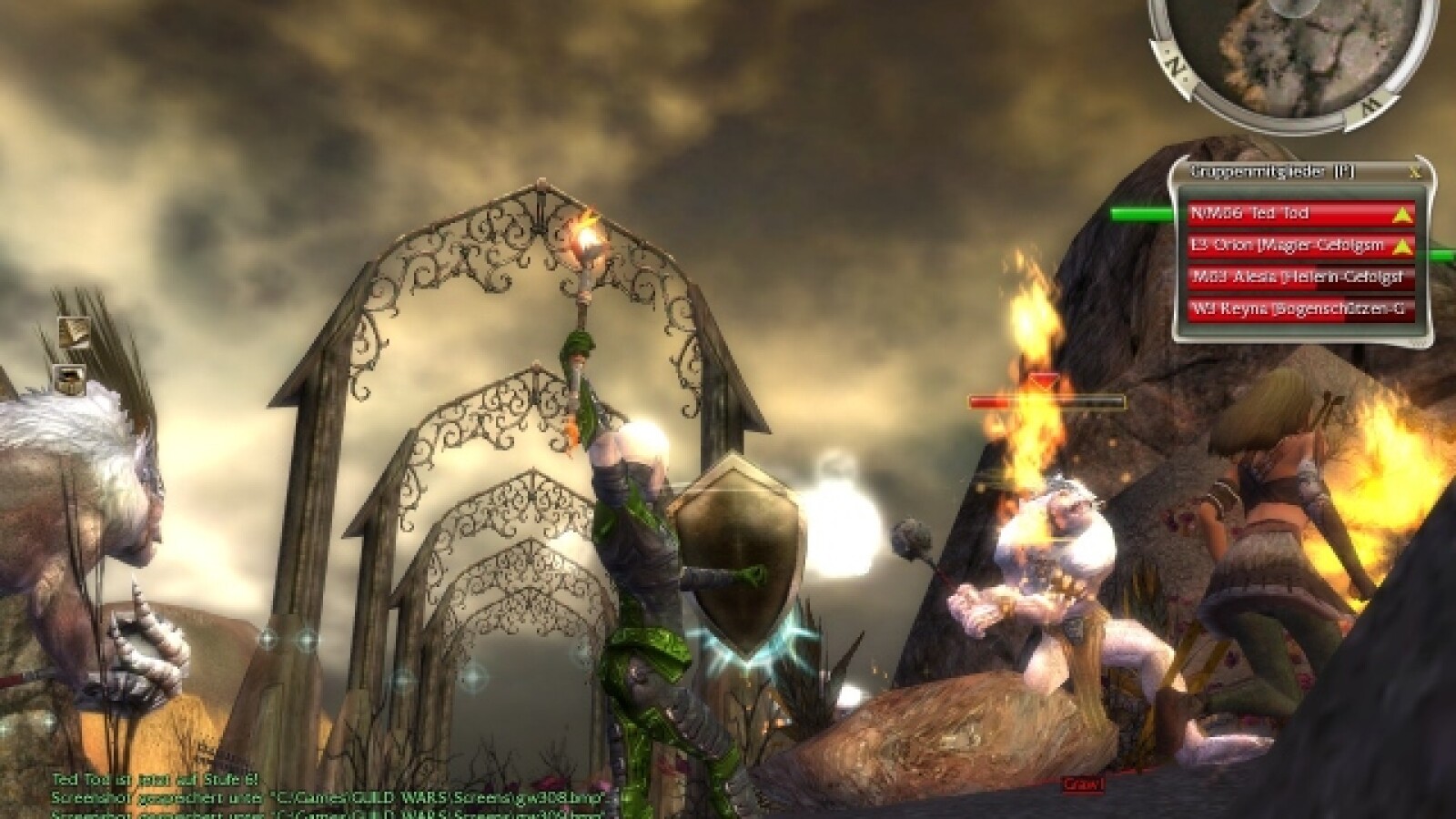The image size is (1456, 819).
Task: Collapse the Gruppenmitglieder panel header
Action: (x=1265, y=169)
